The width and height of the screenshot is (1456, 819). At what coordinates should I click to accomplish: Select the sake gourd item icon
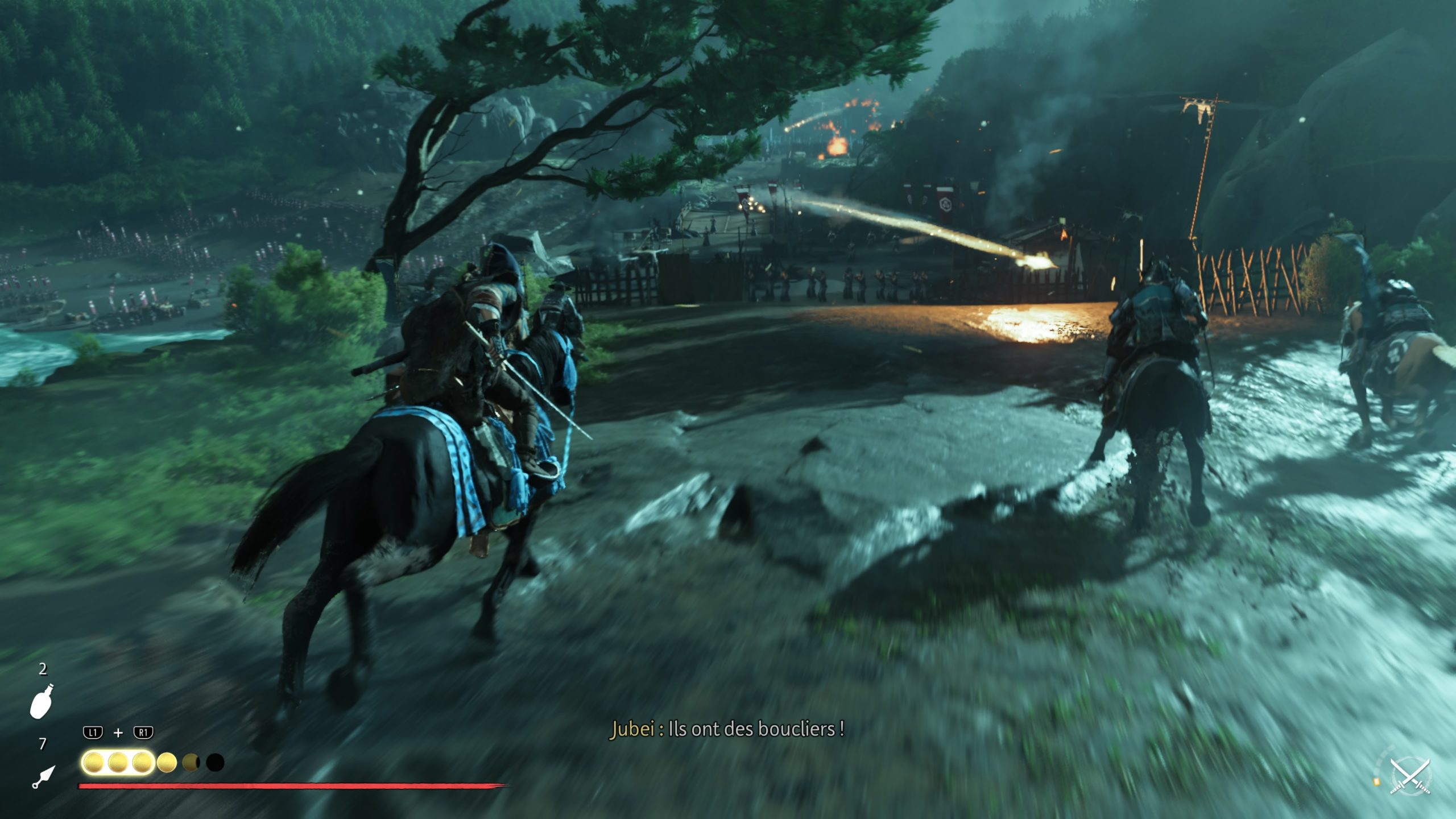pyautogui.click(x=42, y=701)
